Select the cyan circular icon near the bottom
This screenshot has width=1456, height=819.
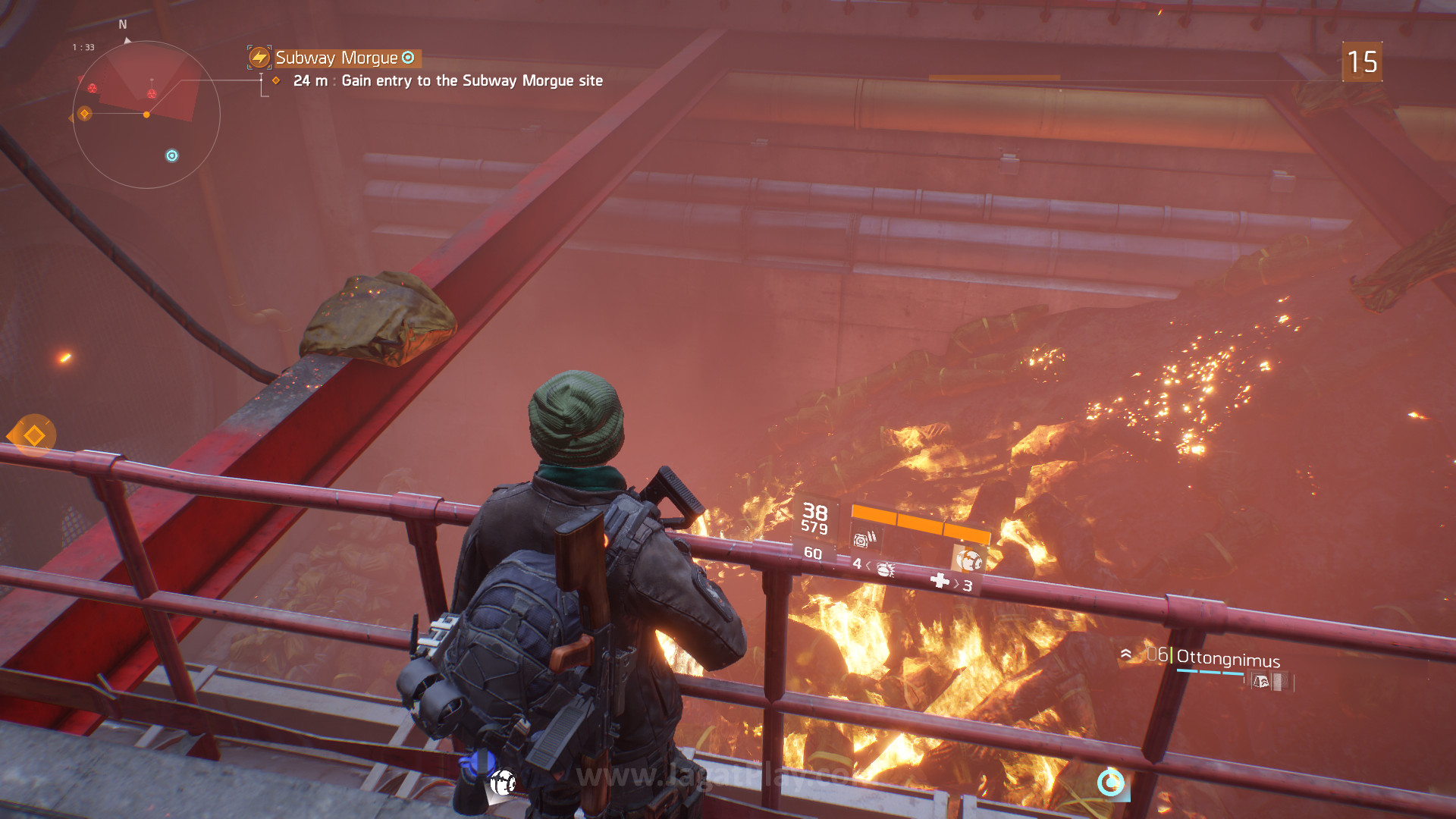pos(1111,782)
